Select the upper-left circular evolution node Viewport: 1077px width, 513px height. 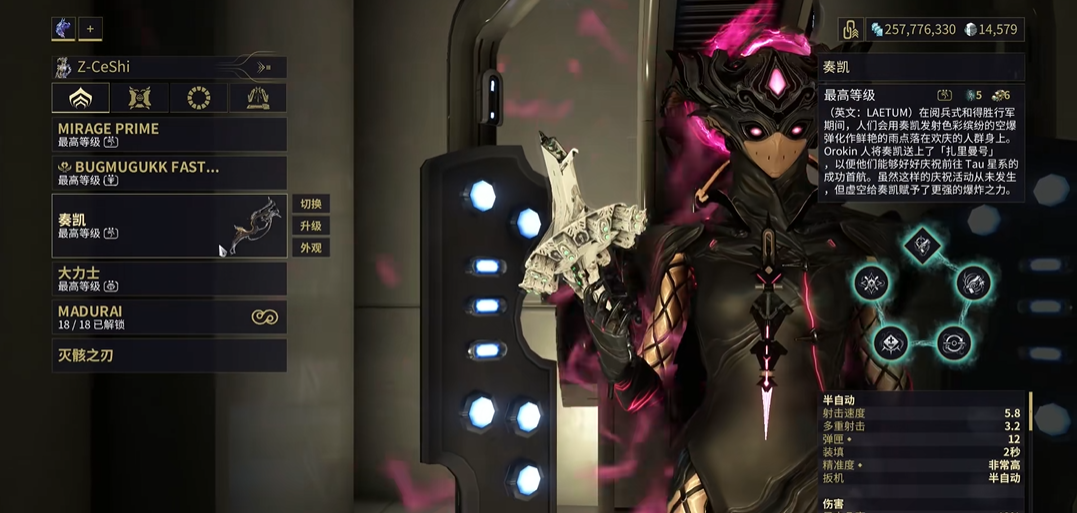tap(872, 283)
